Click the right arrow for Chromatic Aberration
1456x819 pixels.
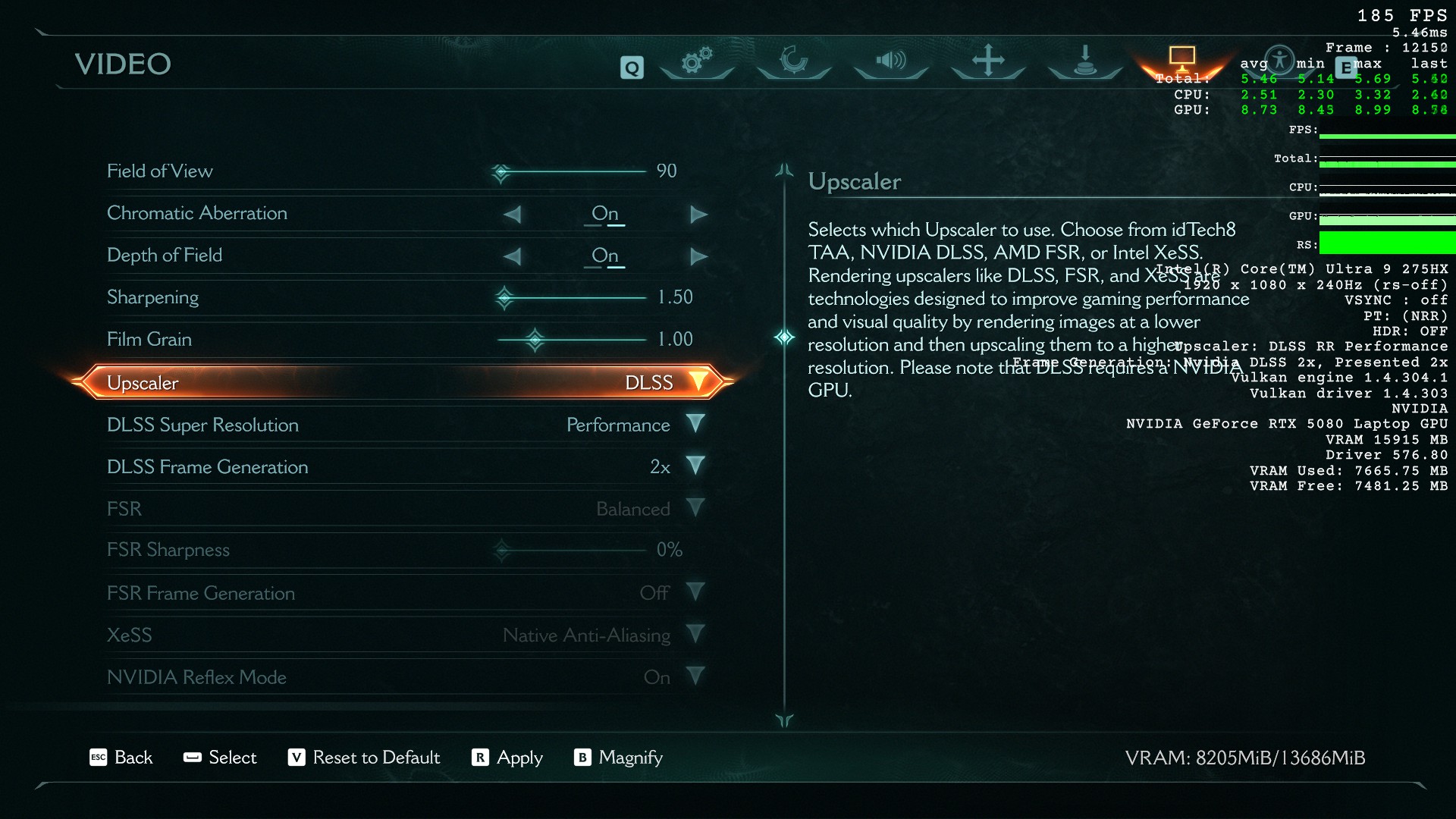click(x=698, y=215)
